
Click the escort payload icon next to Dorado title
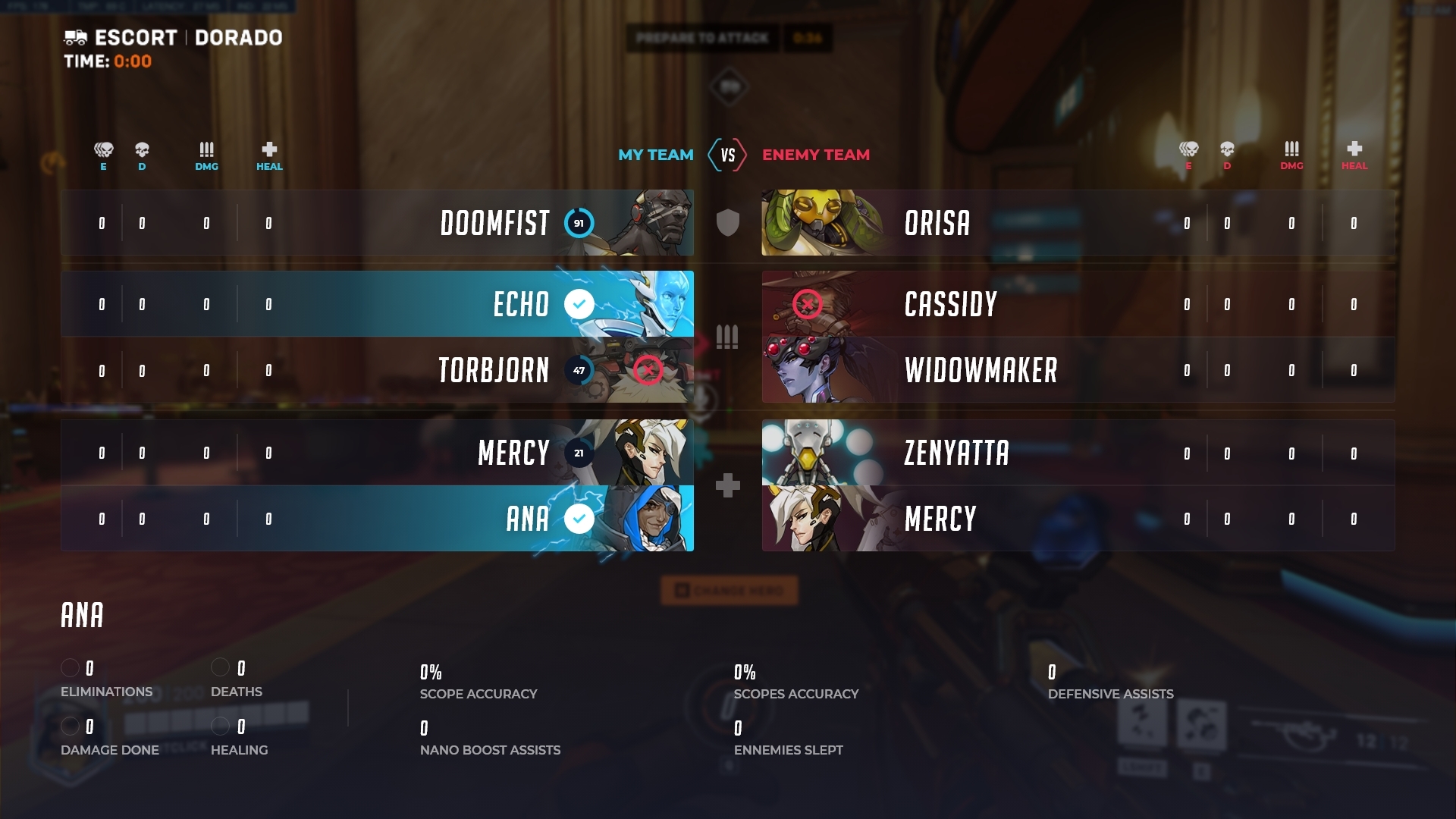click(x=76, y=36)
